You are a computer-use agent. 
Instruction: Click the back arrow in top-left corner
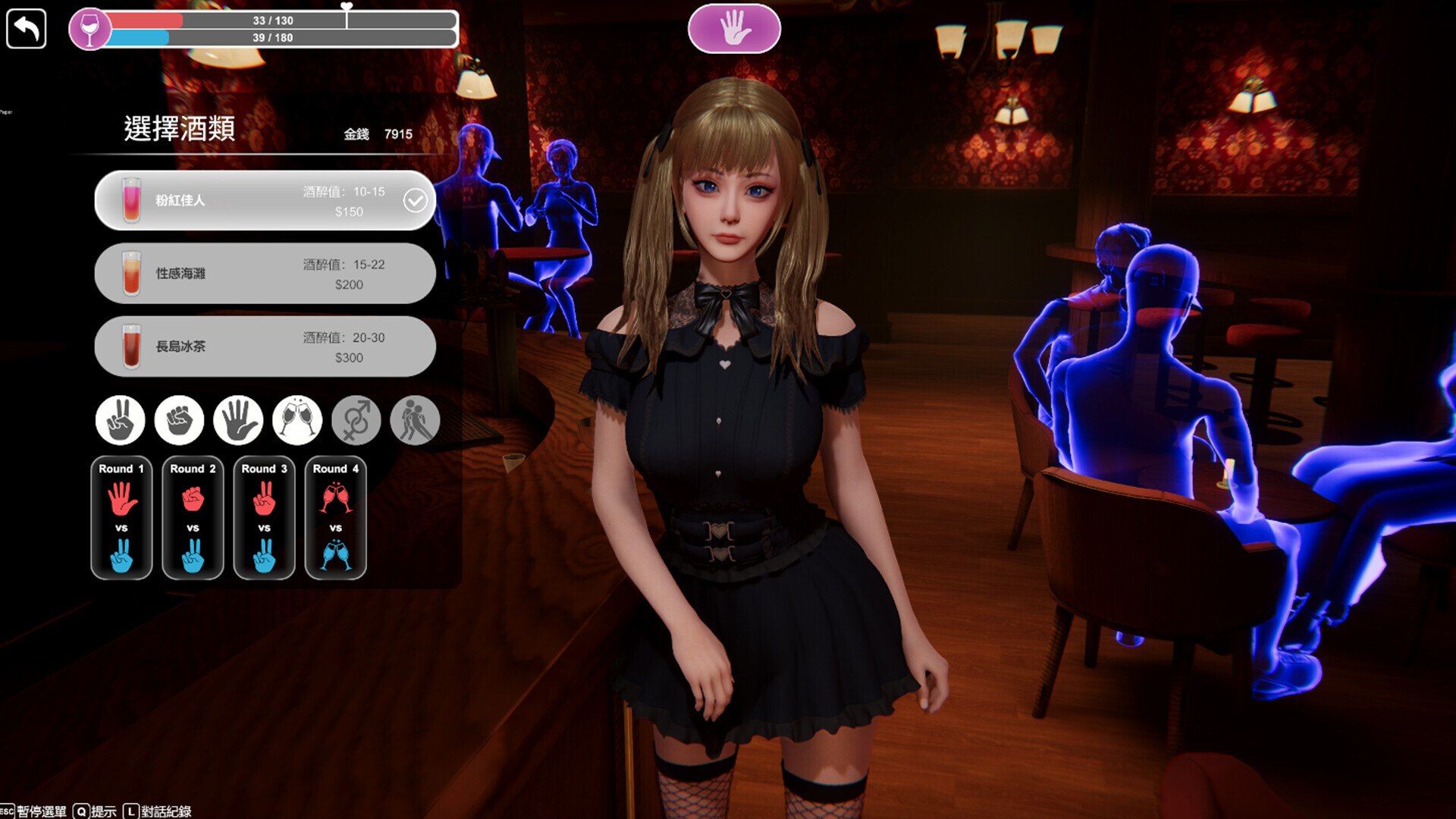(27, 28)
